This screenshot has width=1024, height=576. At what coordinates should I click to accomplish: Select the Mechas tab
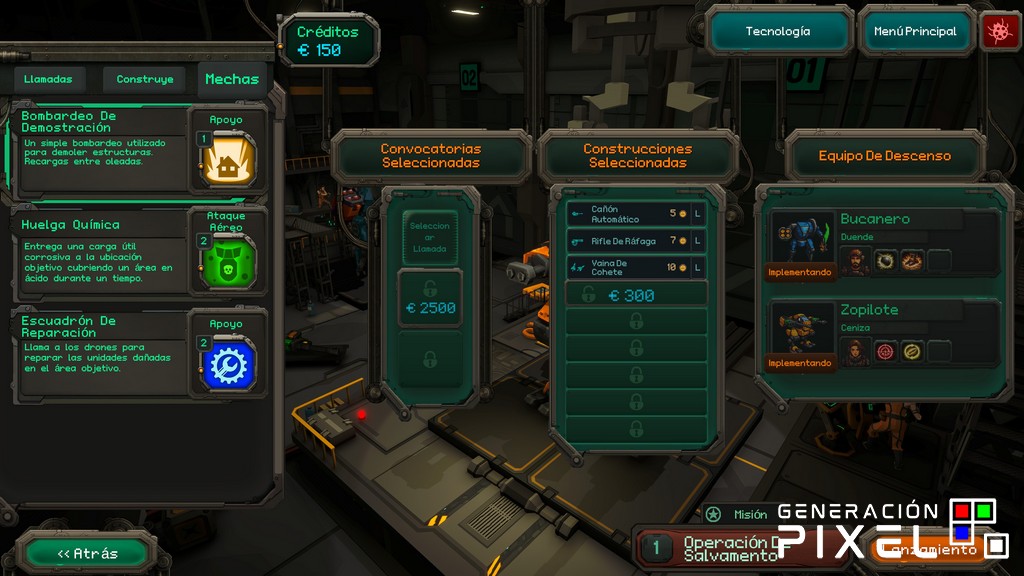(232, 79)
